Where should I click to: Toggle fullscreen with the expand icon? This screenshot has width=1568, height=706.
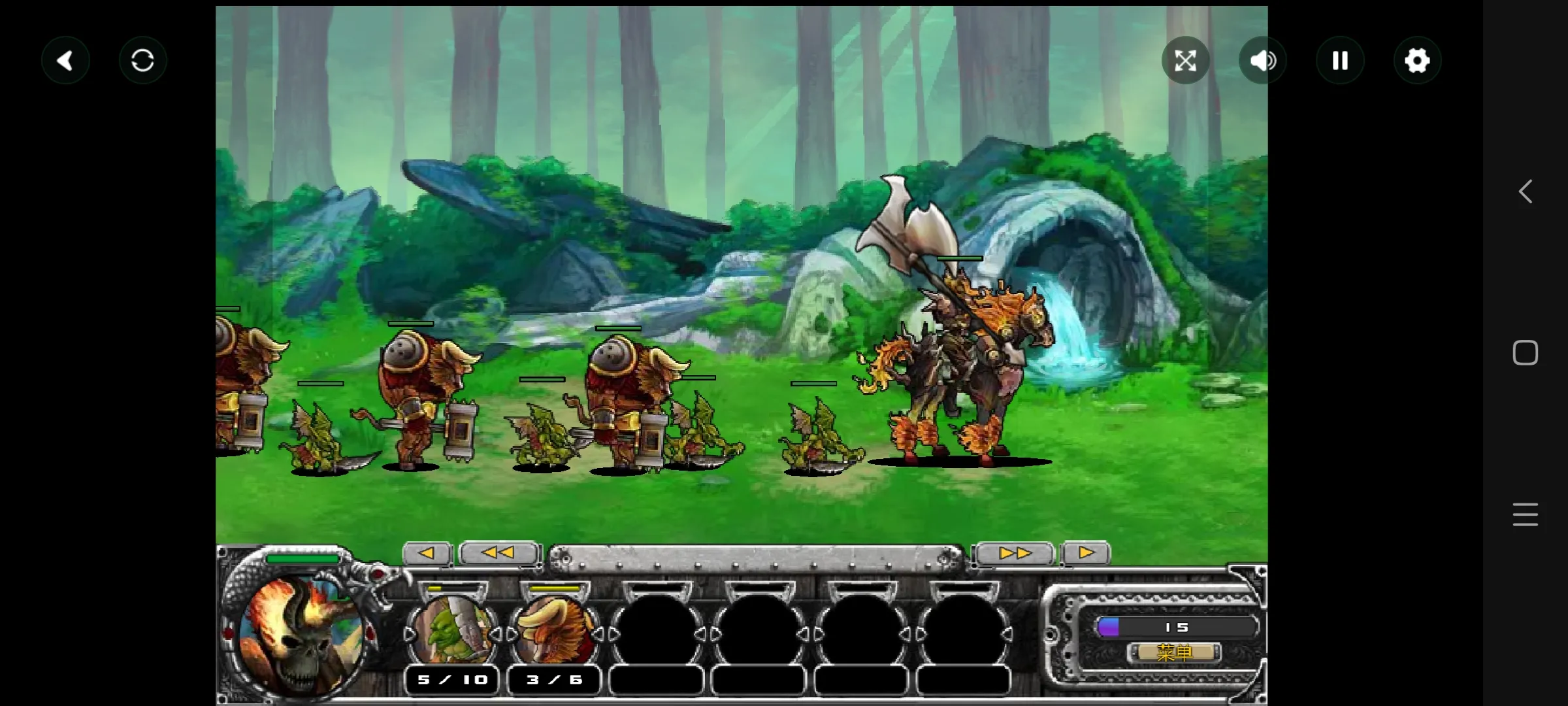click(1185, 61)
